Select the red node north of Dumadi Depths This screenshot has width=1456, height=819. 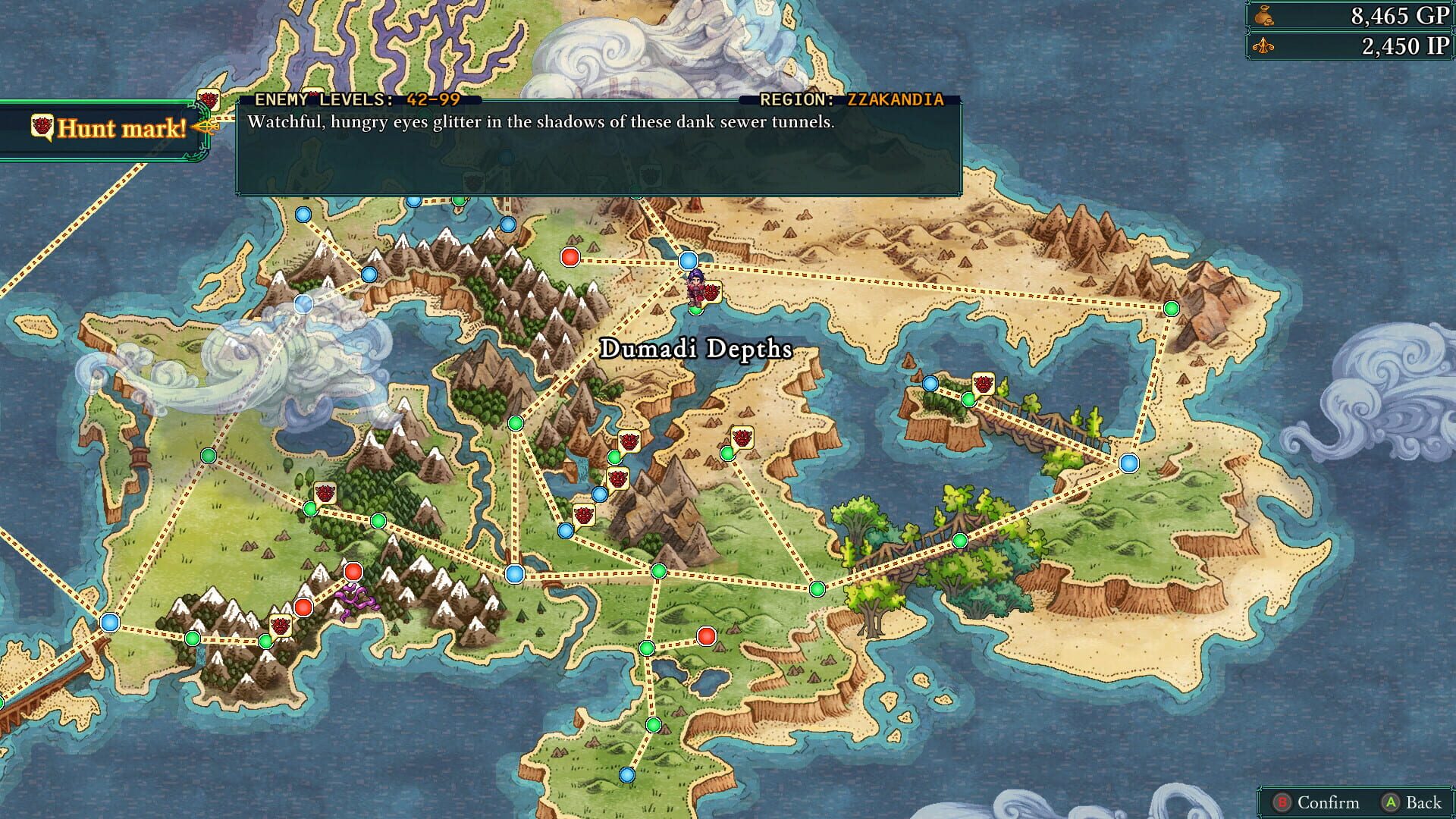tap(570, 258)
